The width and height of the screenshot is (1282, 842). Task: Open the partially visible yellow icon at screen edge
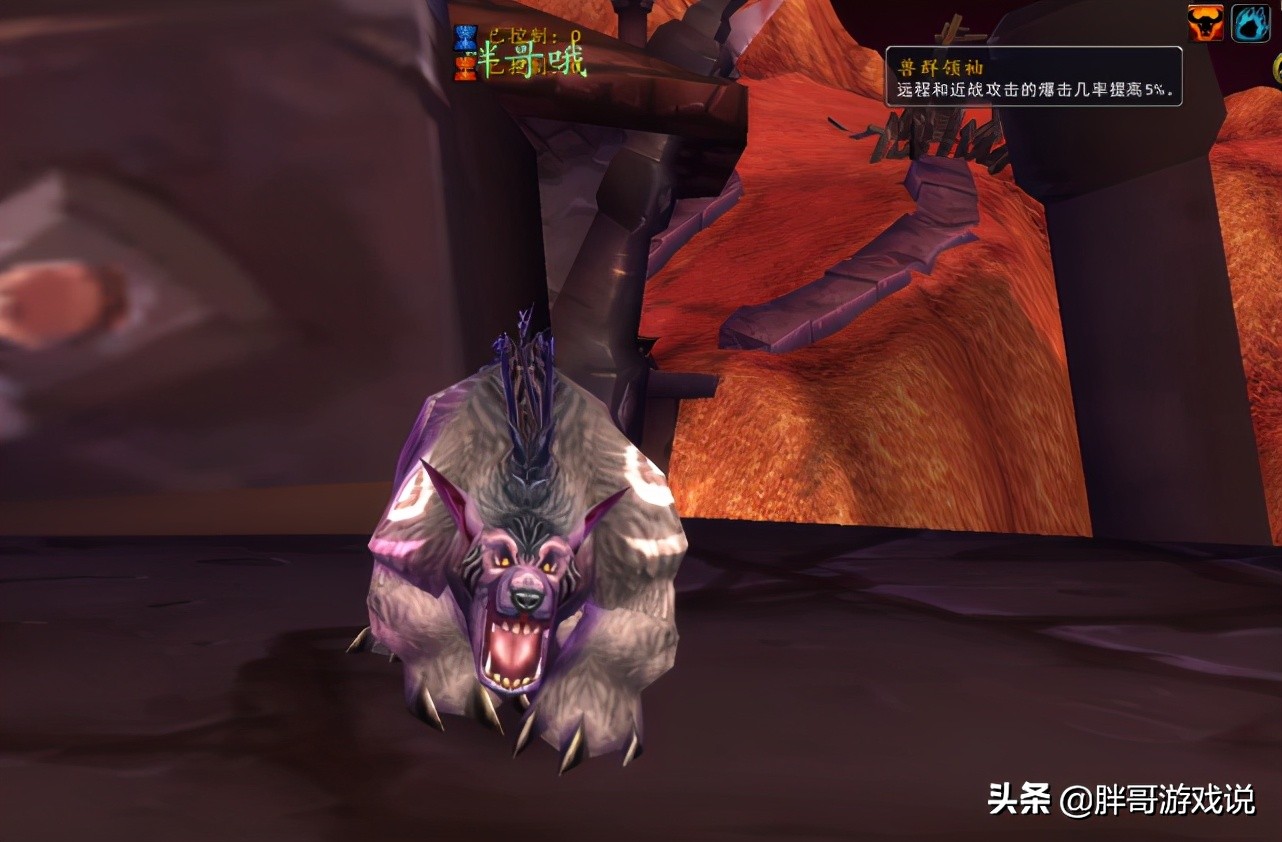[1278, 66]
